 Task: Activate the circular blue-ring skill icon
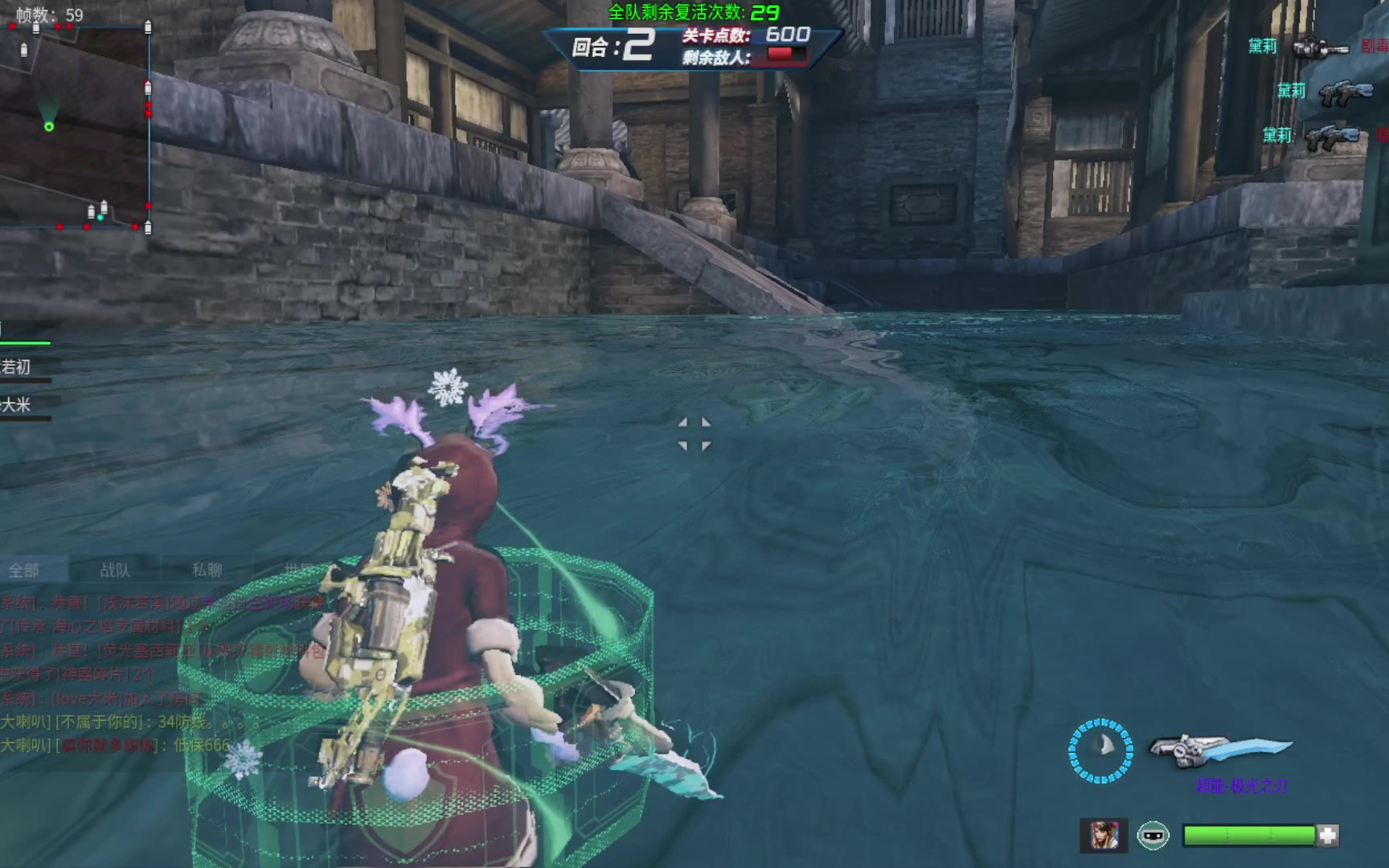pyautogui.click(x=1100, y=751)
